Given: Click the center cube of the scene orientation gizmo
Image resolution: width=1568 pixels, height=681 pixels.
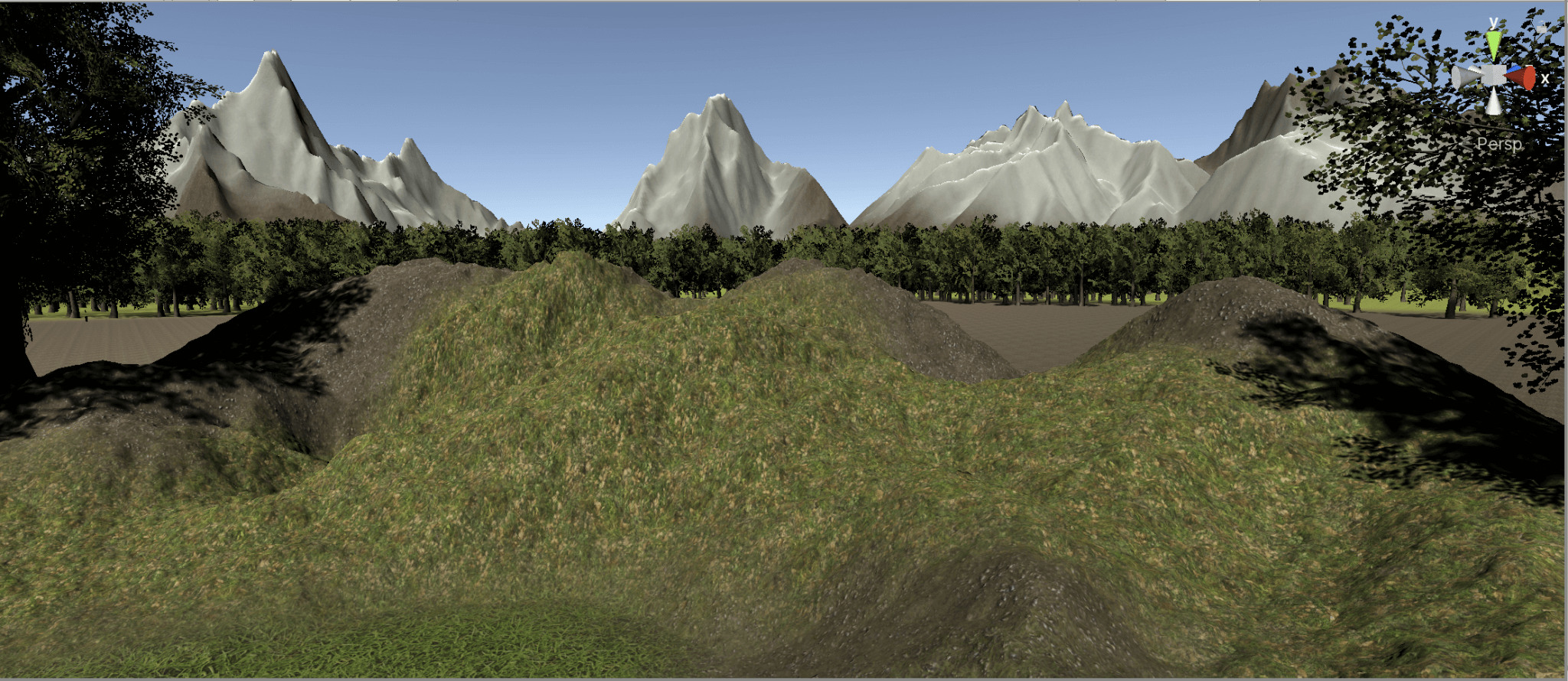Looking at the screenshot, I should tap(1494, 76).
